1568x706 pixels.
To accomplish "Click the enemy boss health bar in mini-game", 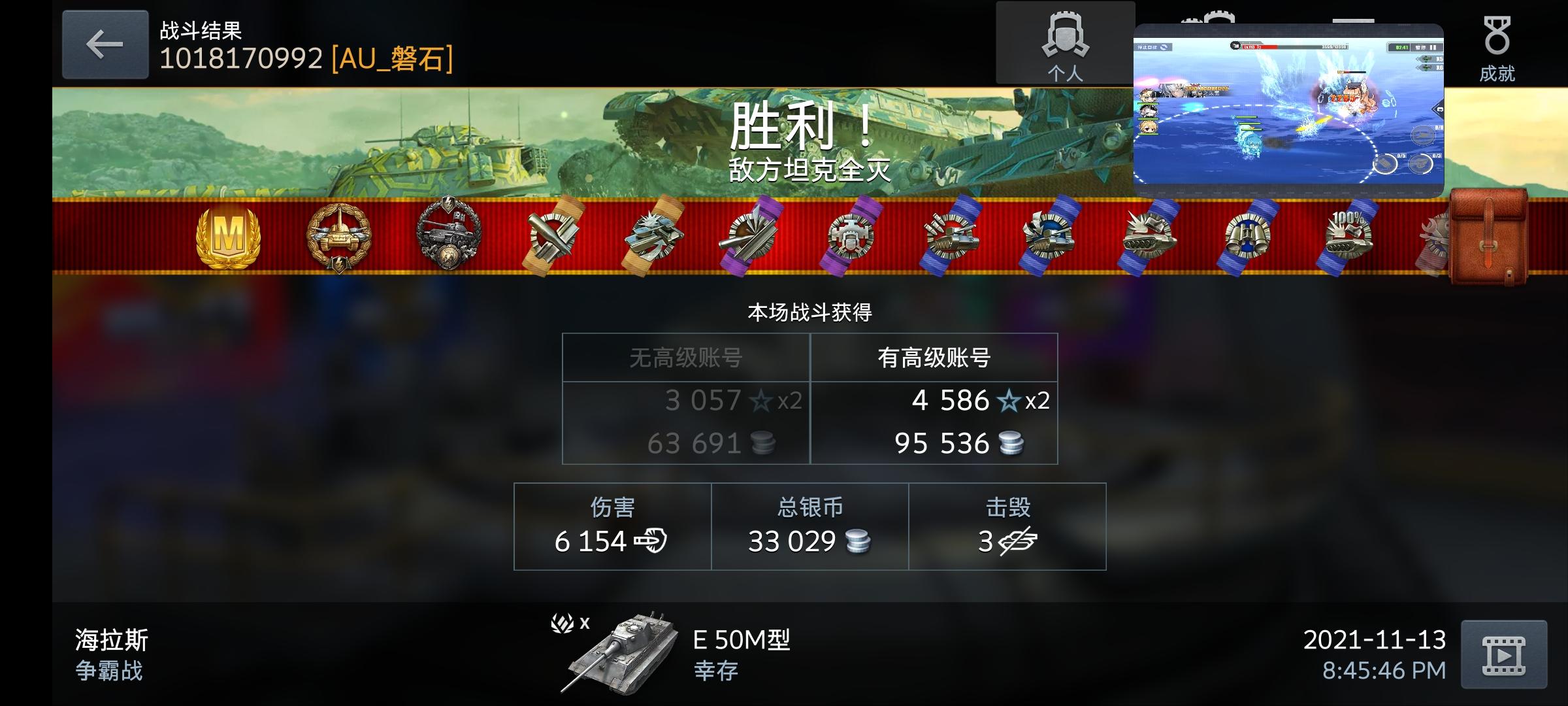I will click(x=1290, y=47).
